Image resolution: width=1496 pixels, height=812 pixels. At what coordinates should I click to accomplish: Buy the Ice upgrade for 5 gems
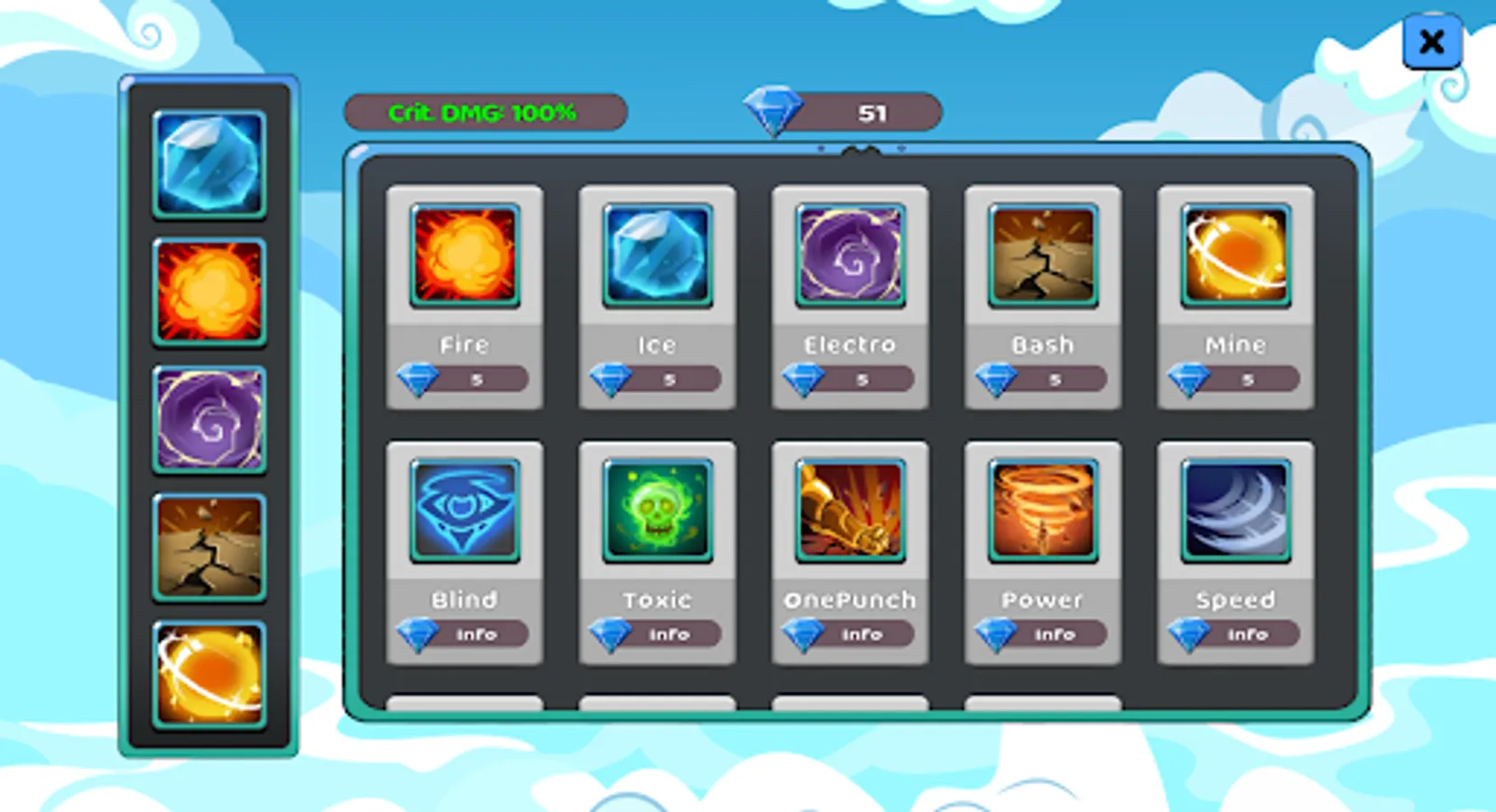coord(657,379)
